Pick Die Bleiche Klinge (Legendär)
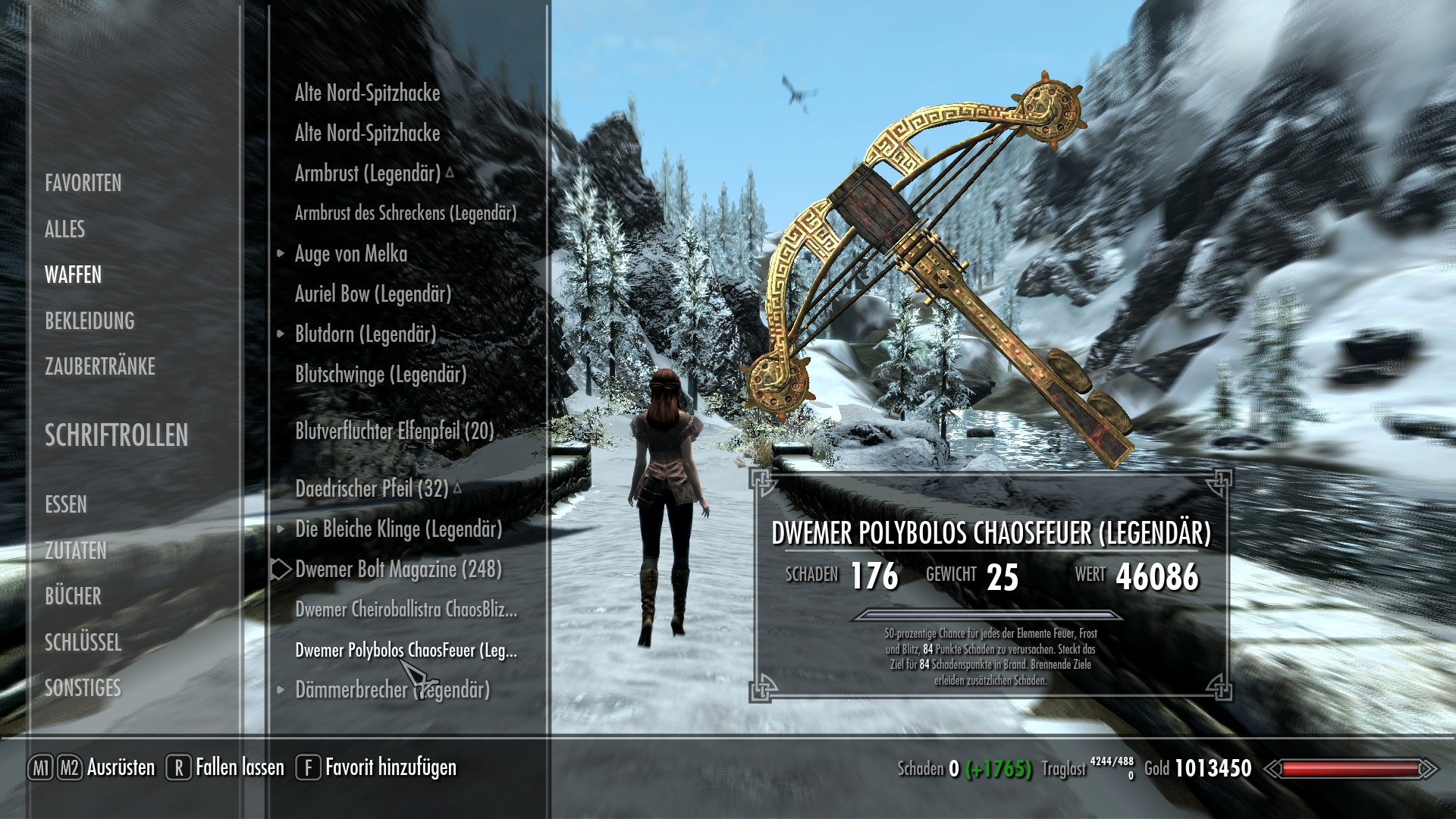The height and width of the screenshot is (819, 1456). pyautogui.click(x=398, y=529)
